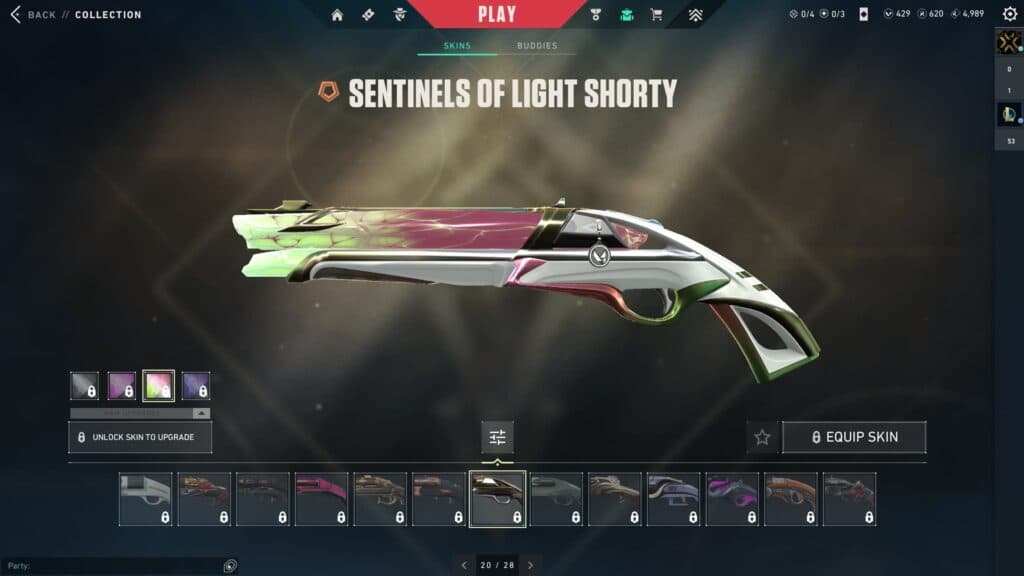Click Unlock Skin to Upgrade
Screen dimensions: 1024x576
coord(140,437)
